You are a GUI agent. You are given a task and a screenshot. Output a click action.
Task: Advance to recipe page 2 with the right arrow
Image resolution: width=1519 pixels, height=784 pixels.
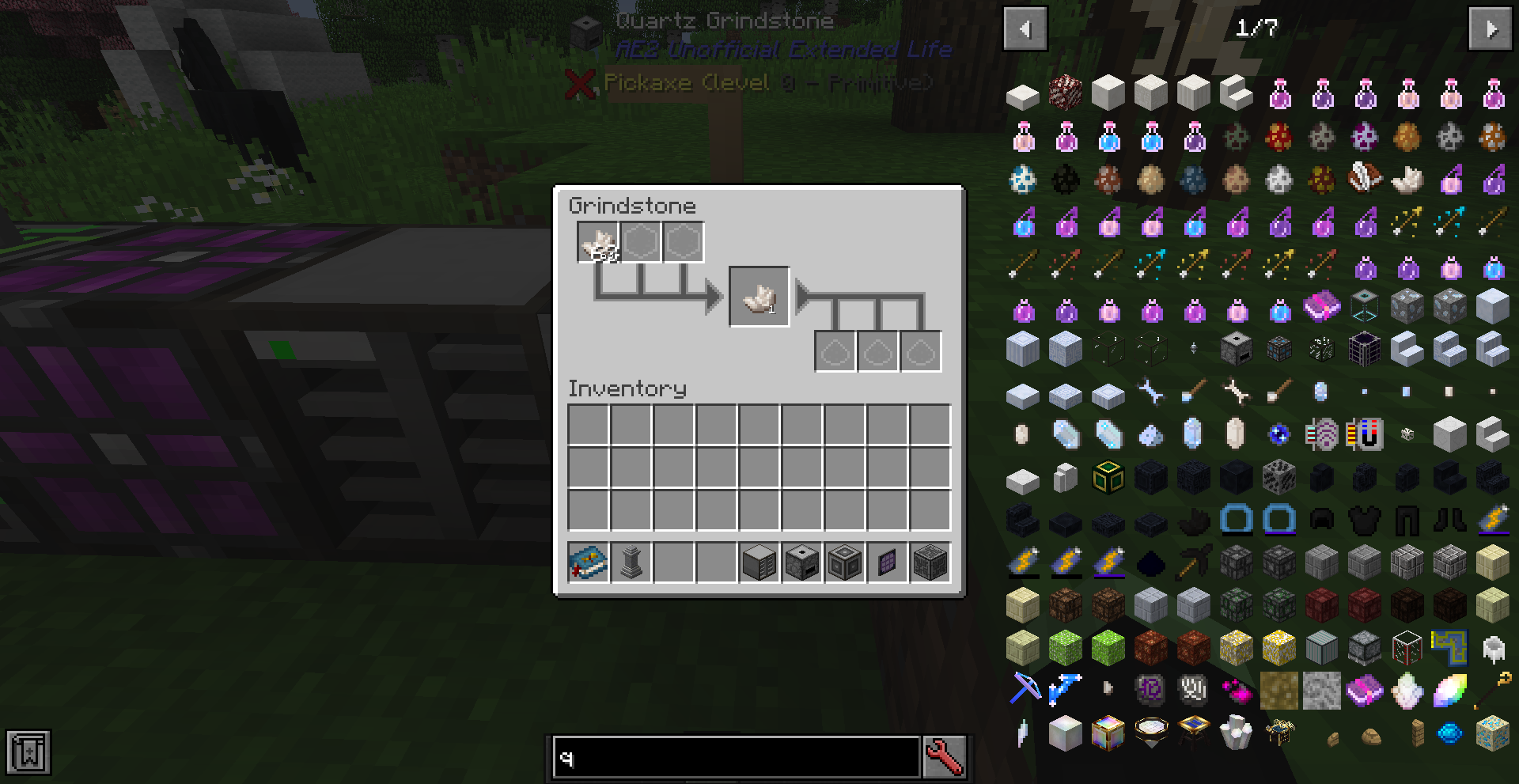tap(1491, 29)
